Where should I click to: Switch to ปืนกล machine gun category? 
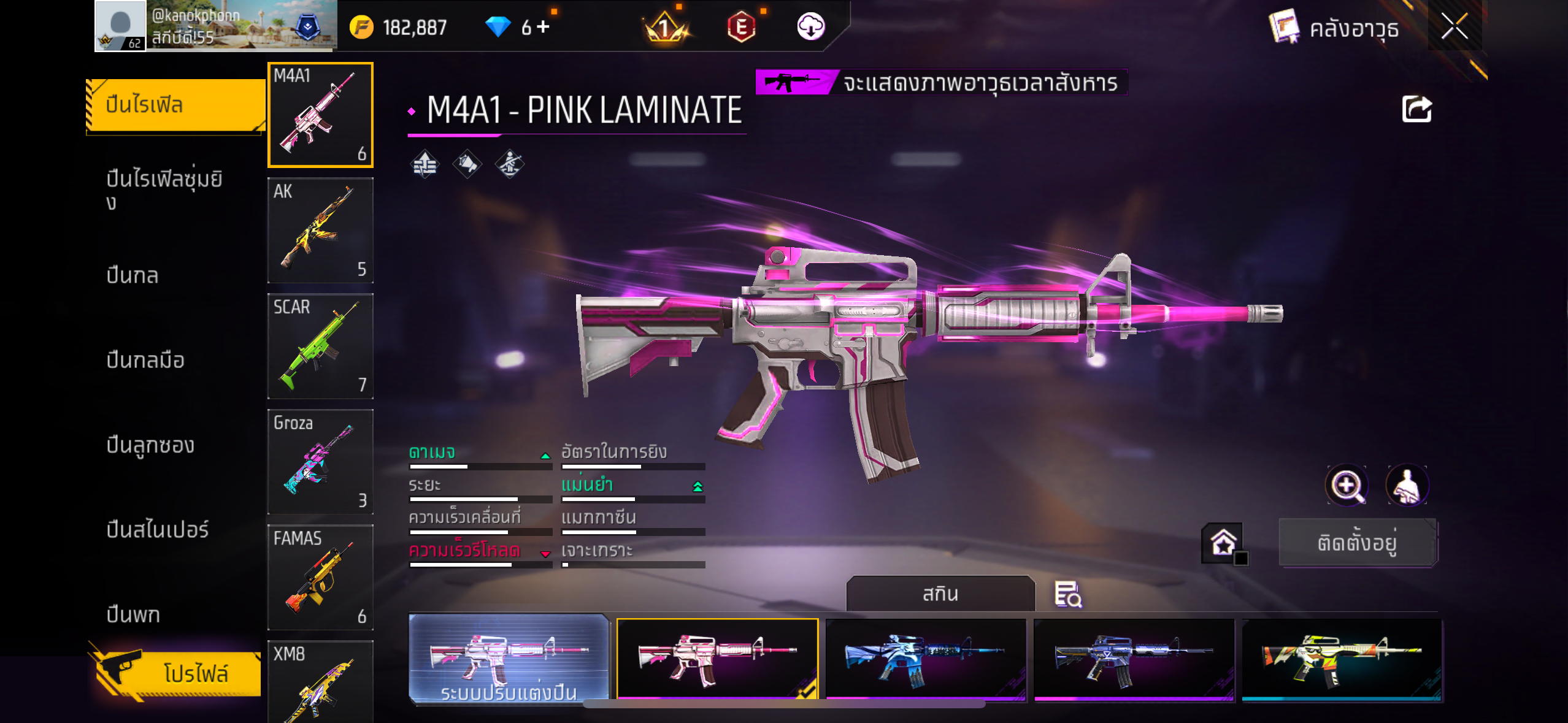(133, 275)
